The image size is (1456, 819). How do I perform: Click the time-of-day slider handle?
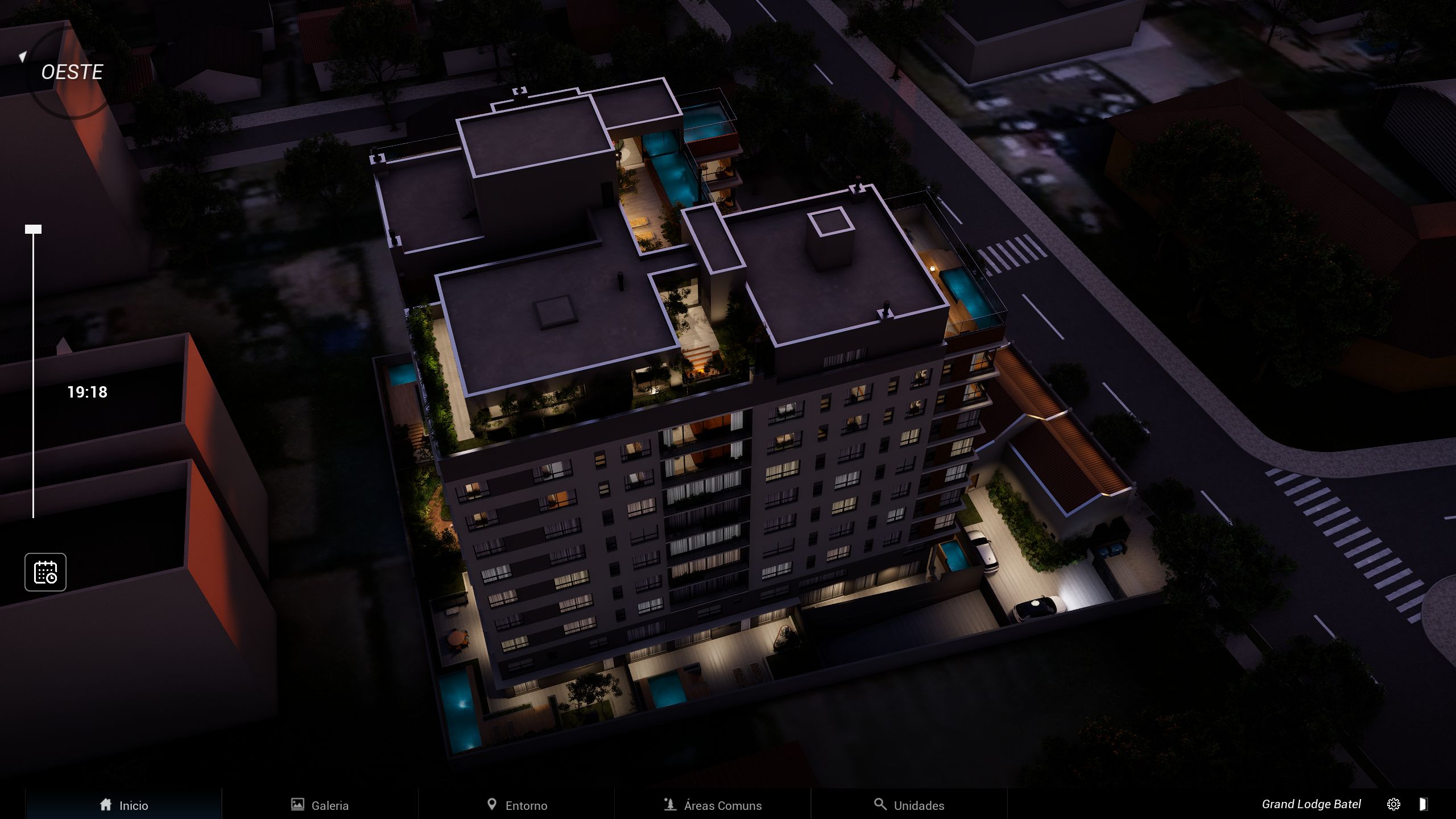coord(33,229)
